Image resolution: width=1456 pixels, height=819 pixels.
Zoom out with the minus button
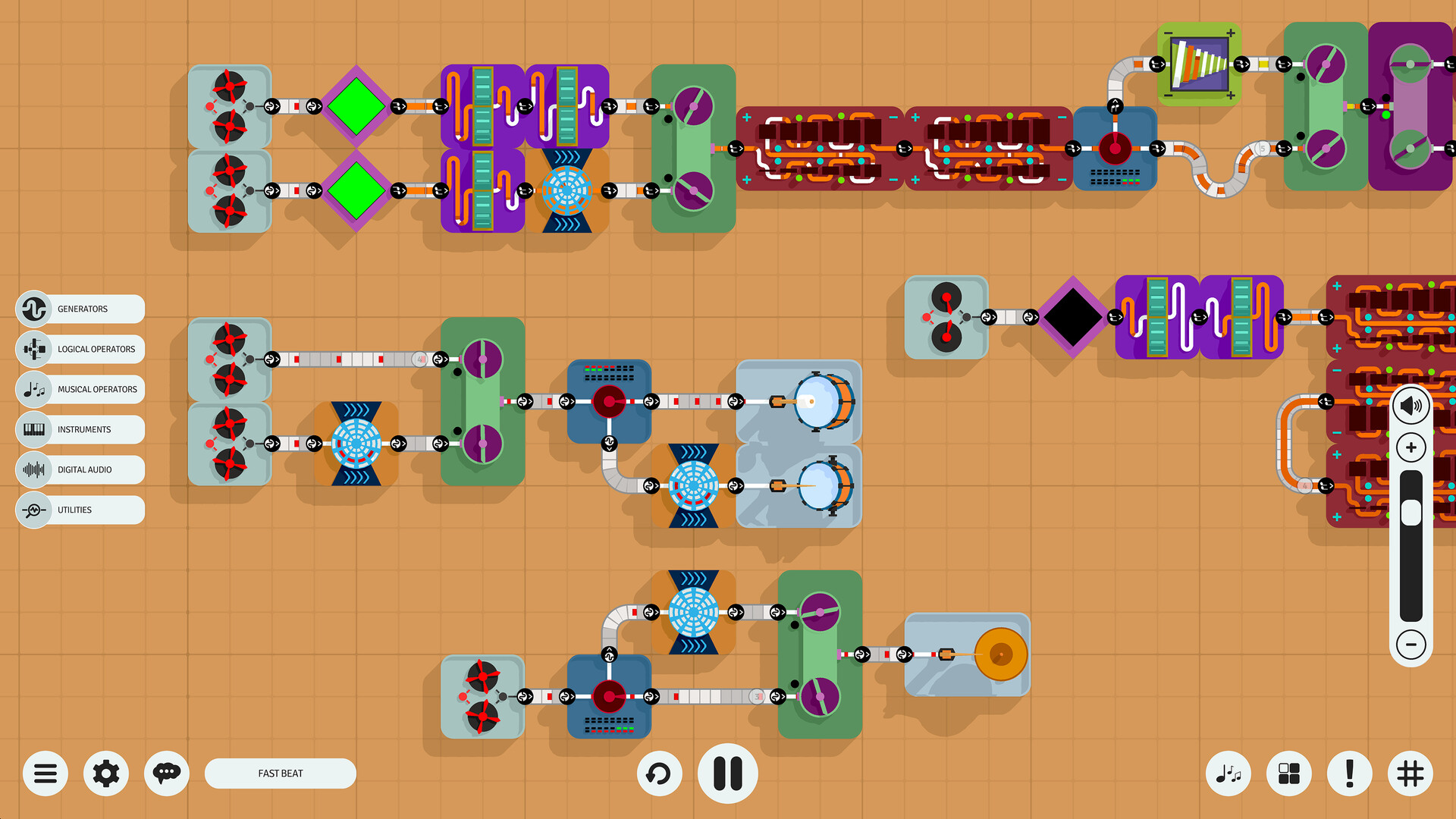pyautogui.click(x=1410, y=646)
